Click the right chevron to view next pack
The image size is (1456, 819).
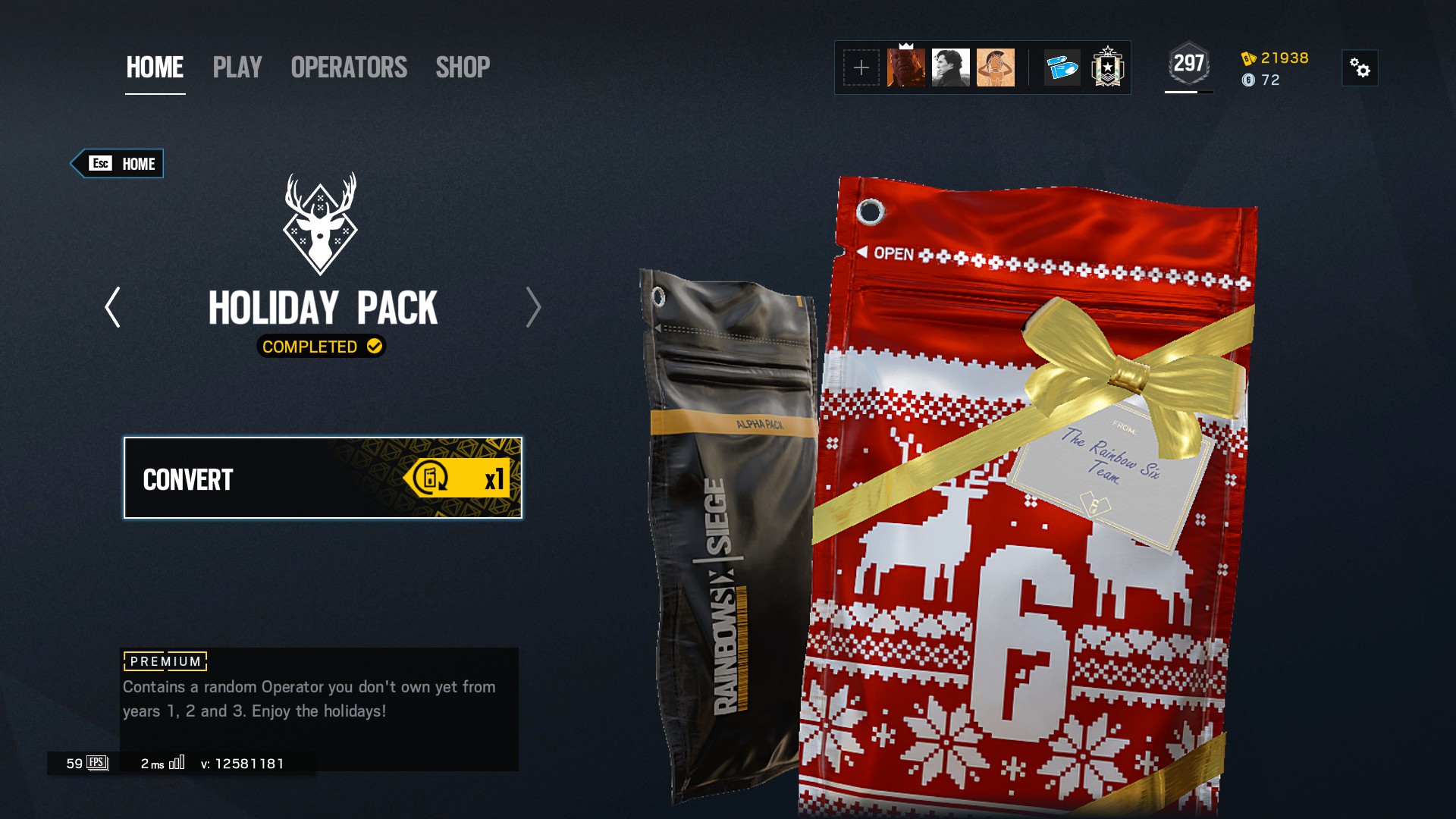pyautogui.click(x=533, y=308)
